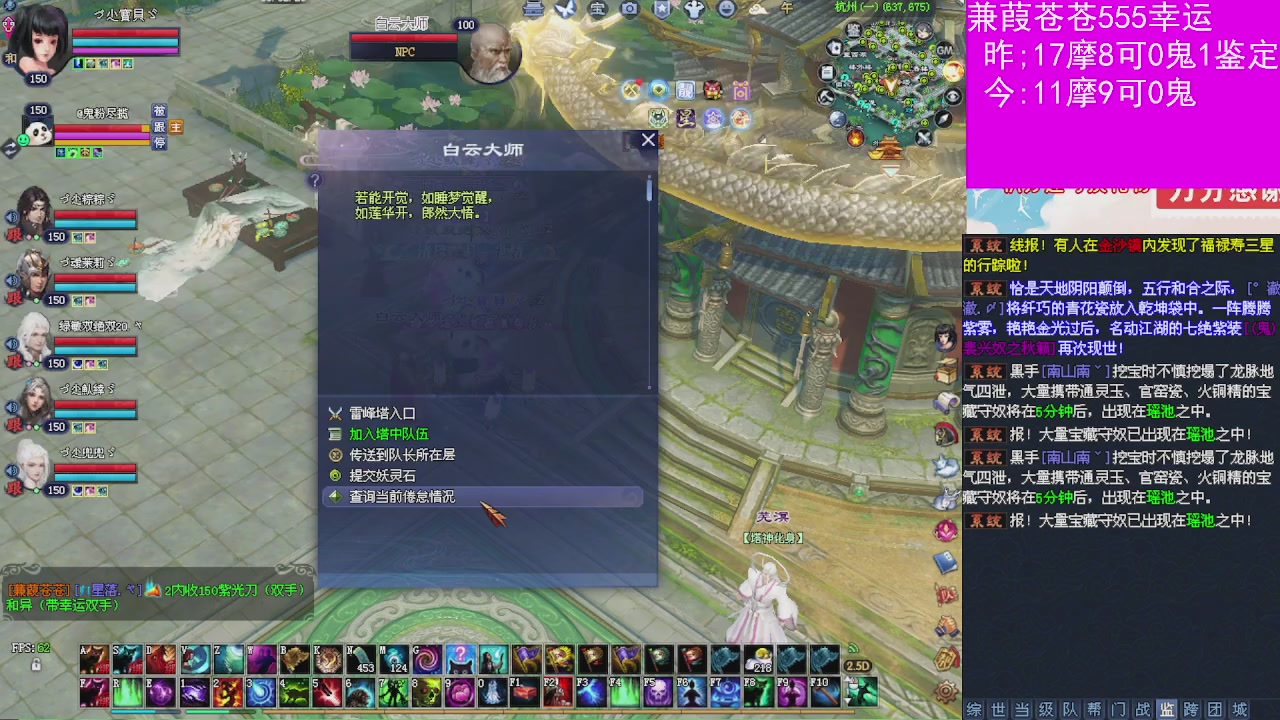This screenshot has height=720, width=1280.
Task: Click the skill icon showing 453 charges
Action: click(362, 660)
